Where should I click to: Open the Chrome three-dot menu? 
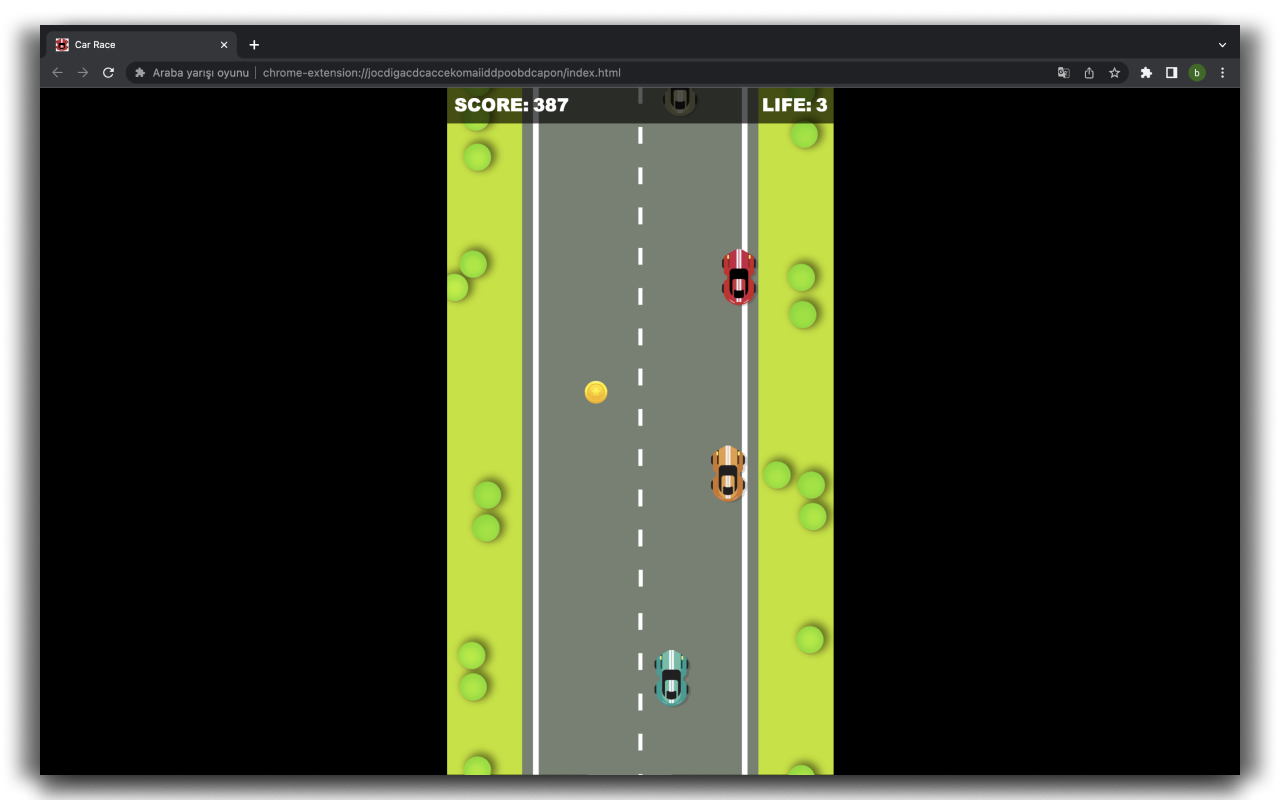pyautogui.click(x=1222, y=72)
